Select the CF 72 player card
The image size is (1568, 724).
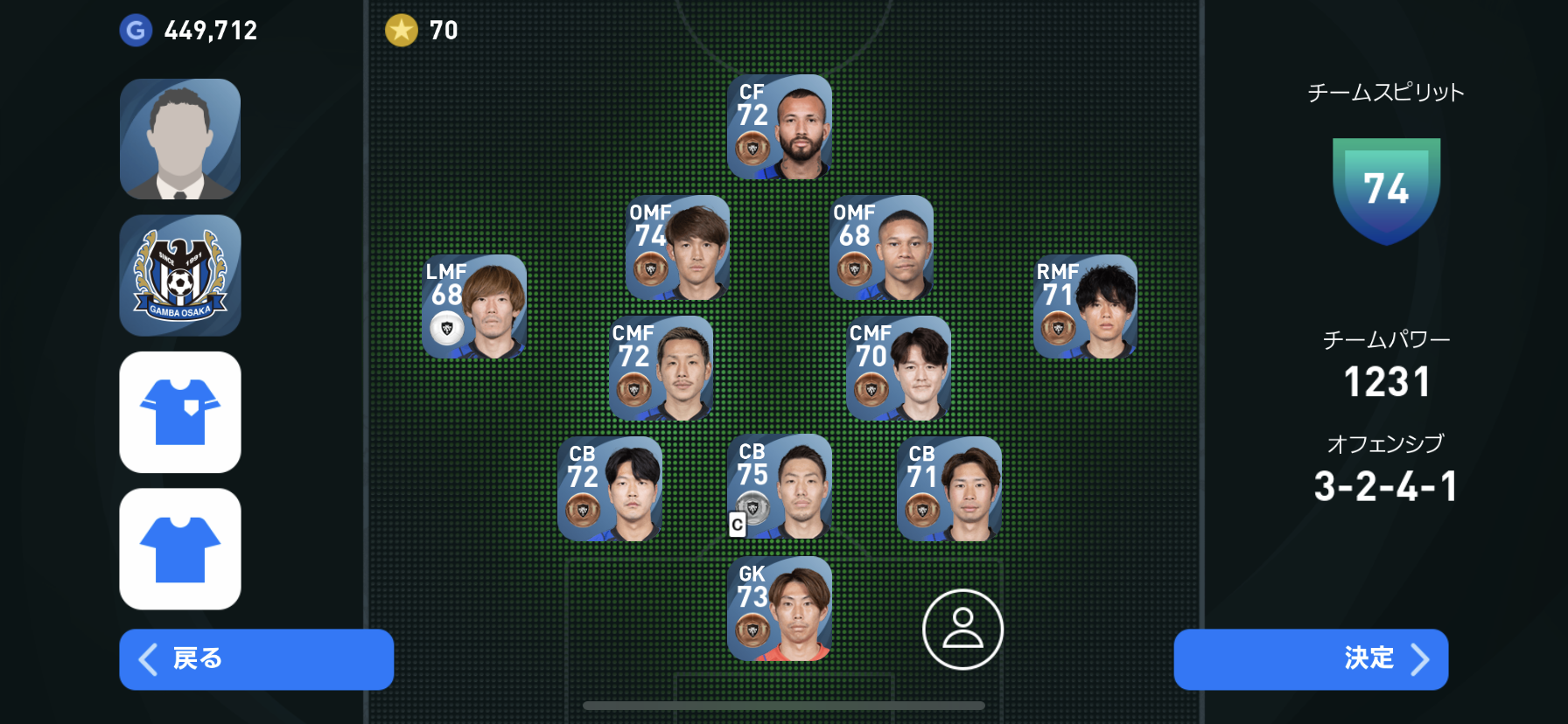pyautogui.click(x=780, y=128)
